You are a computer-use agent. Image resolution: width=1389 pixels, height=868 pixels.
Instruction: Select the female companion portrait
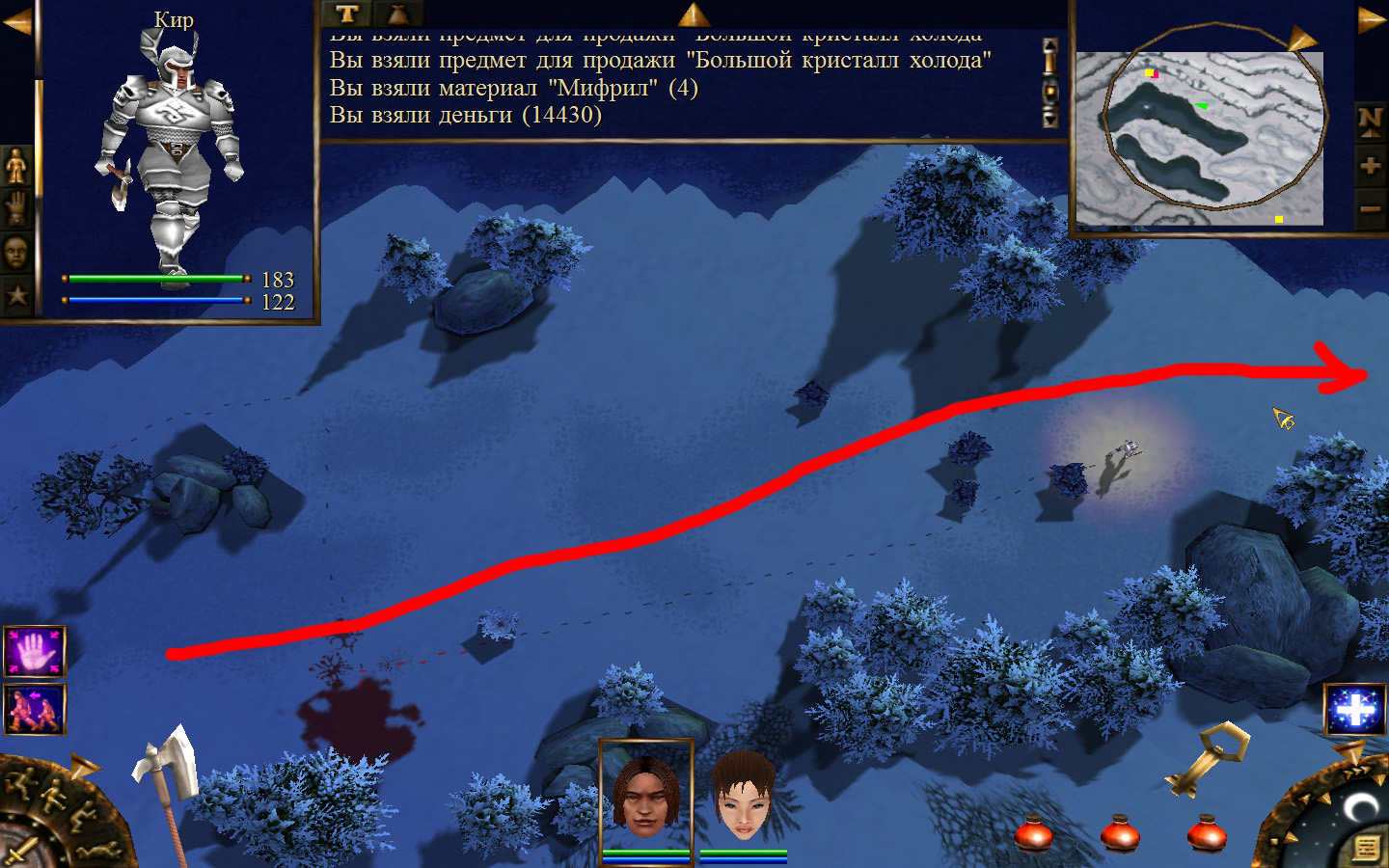pyautogui.click(x=743, y=796)
